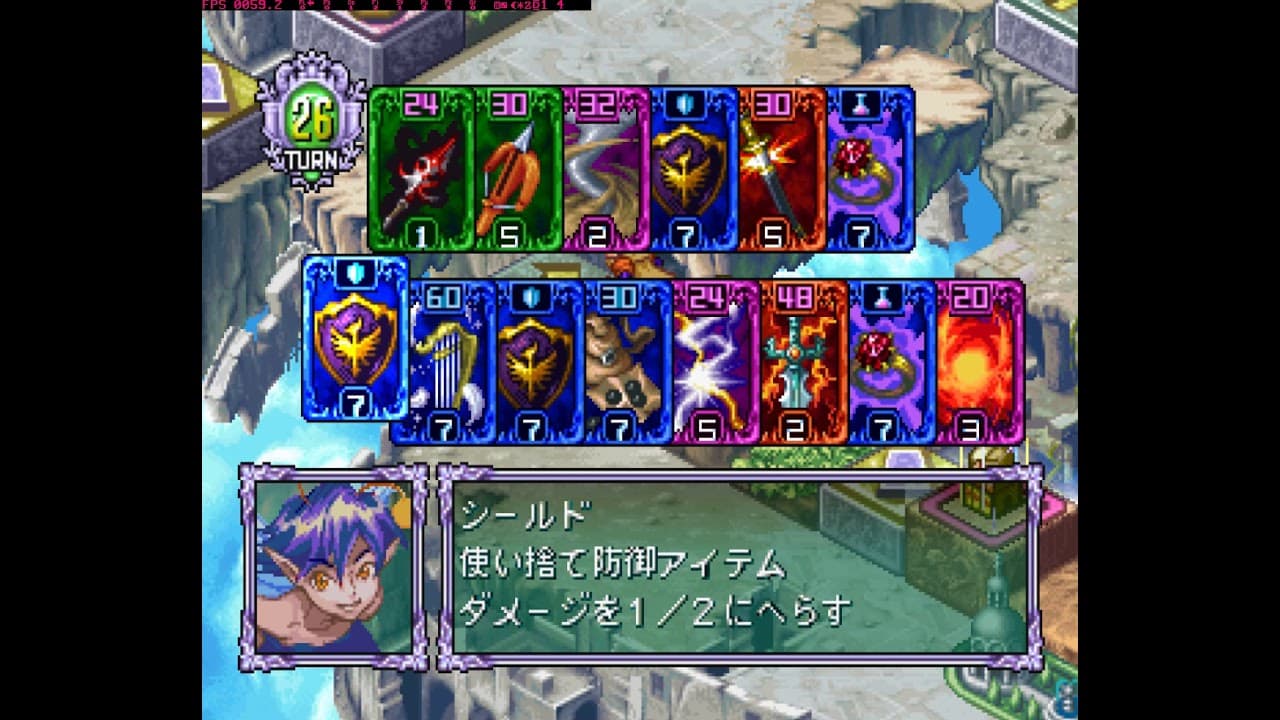Screen dimensions: 1280x720
Task: Pick the second phoenix shield card in bottom row
Action: [x=538, y=365]
